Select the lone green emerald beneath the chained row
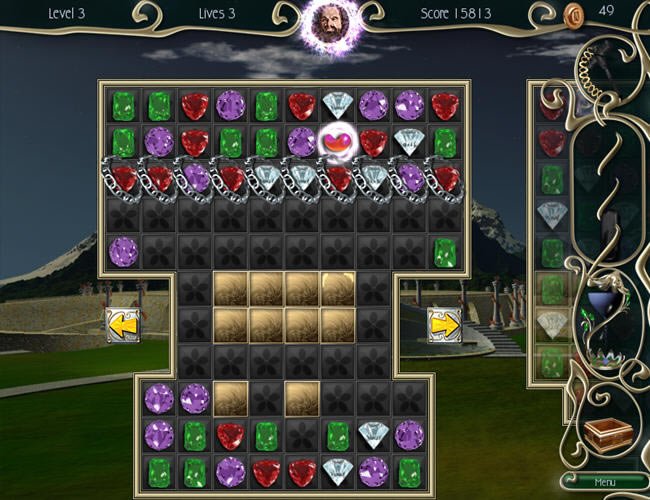 coord(444,251)
